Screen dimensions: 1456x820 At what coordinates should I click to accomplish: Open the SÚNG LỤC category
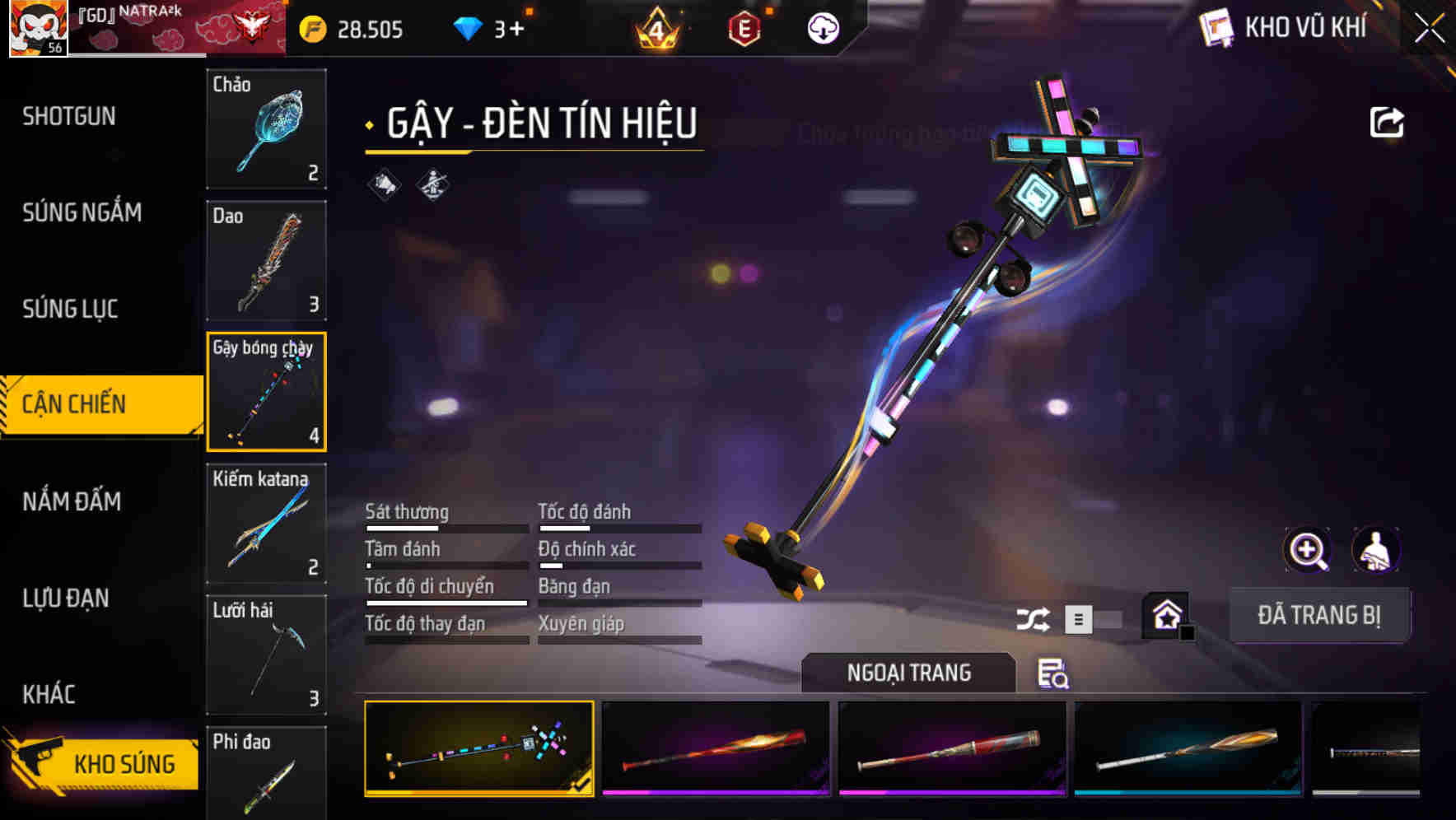[70, 309]
